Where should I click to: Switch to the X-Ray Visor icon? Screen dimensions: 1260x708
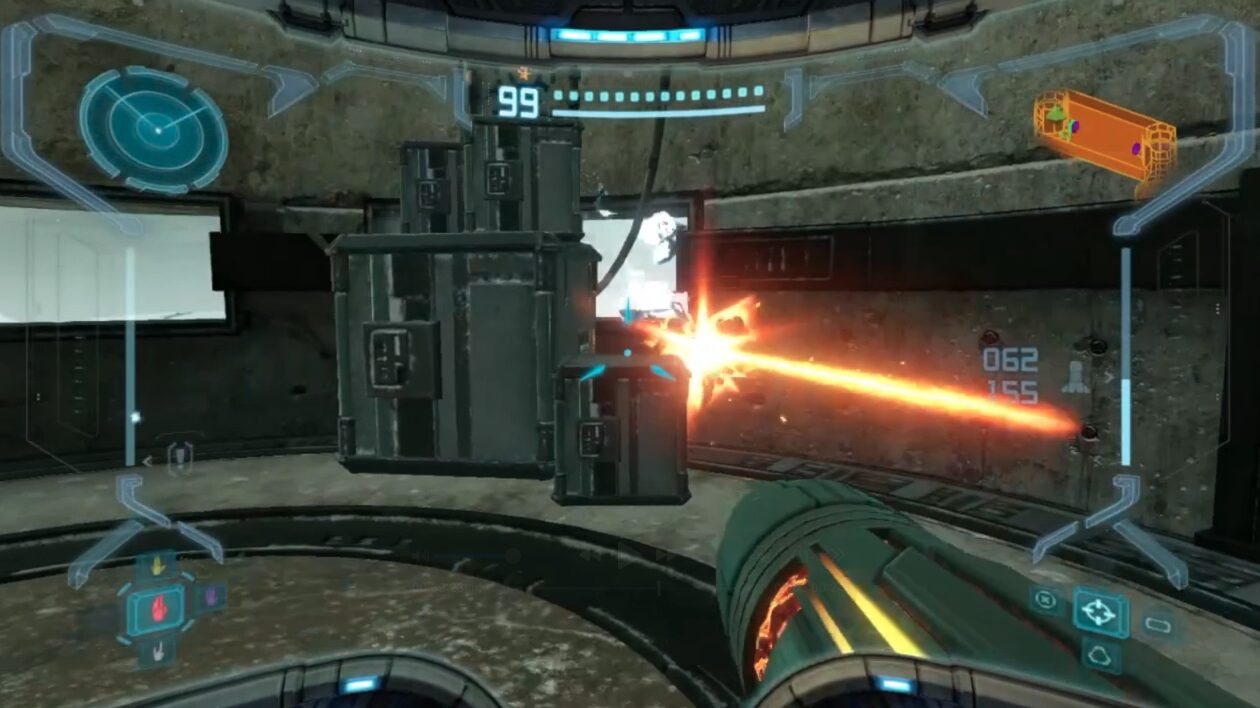[x=1045, y=600]
